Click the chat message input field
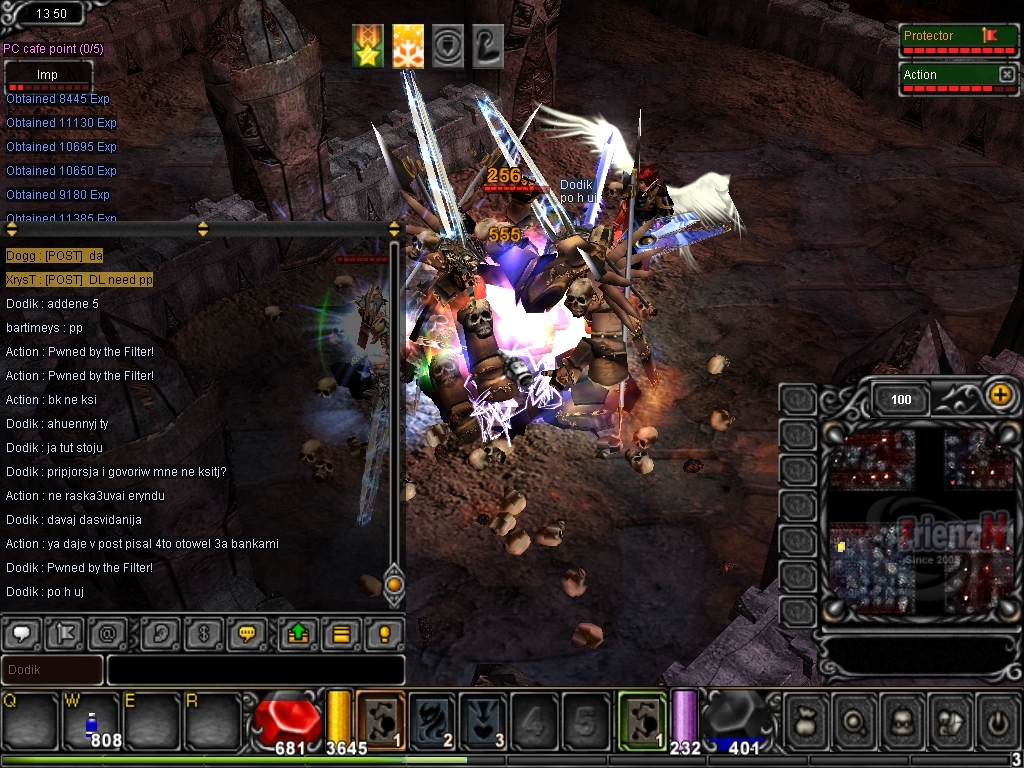This screenshot has width=1024, height=768. point(256,669)
